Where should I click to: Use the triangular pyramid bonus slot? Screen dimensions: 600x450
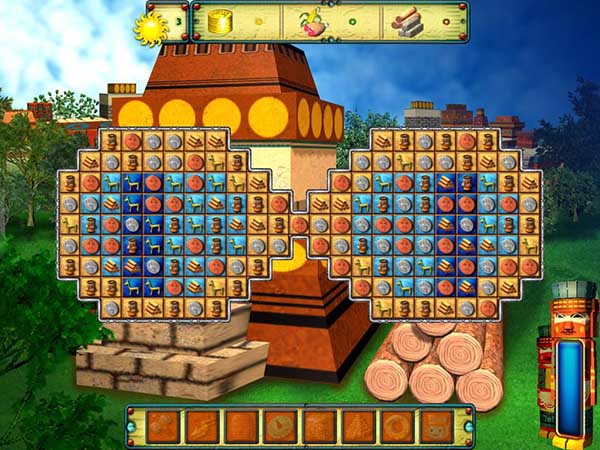pyautogui.click(x=358, y=427)
